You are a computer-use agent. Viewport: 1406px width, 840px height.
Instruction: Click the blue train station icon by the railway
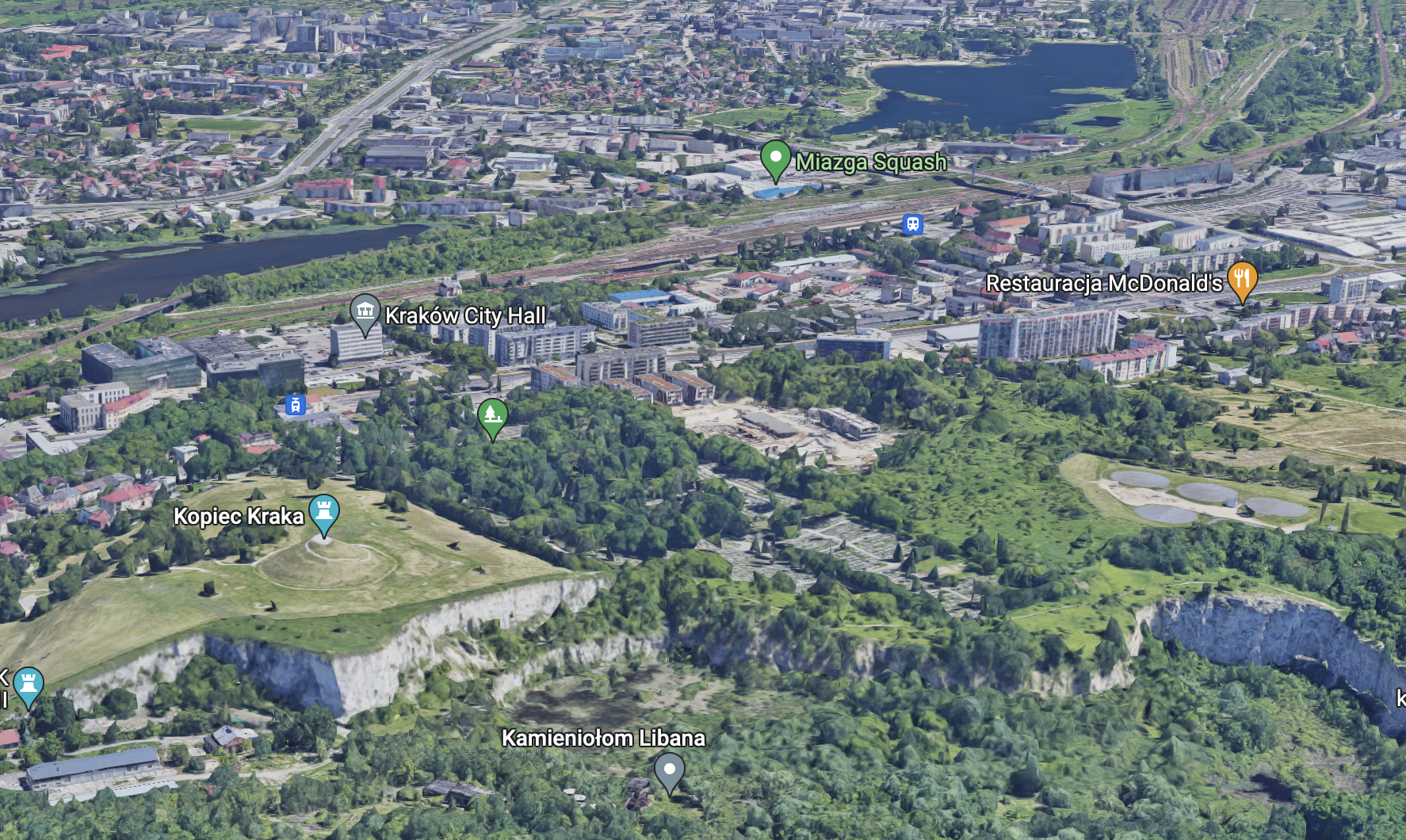point(913,224)
